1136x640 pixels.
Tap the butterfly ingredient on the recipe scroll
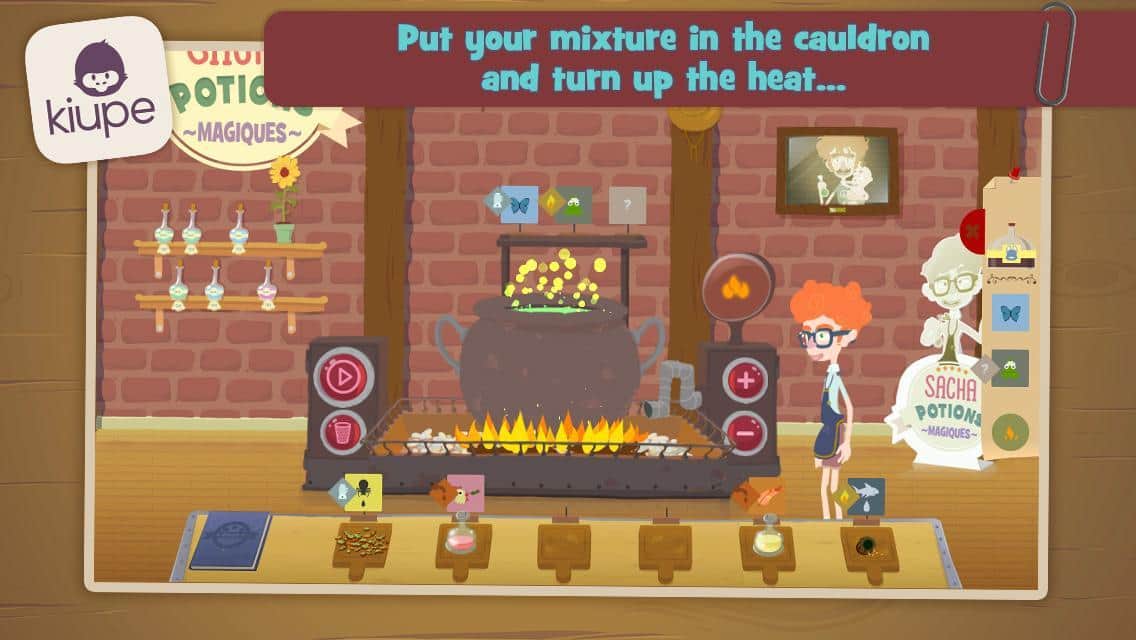tap(1010, 312)
